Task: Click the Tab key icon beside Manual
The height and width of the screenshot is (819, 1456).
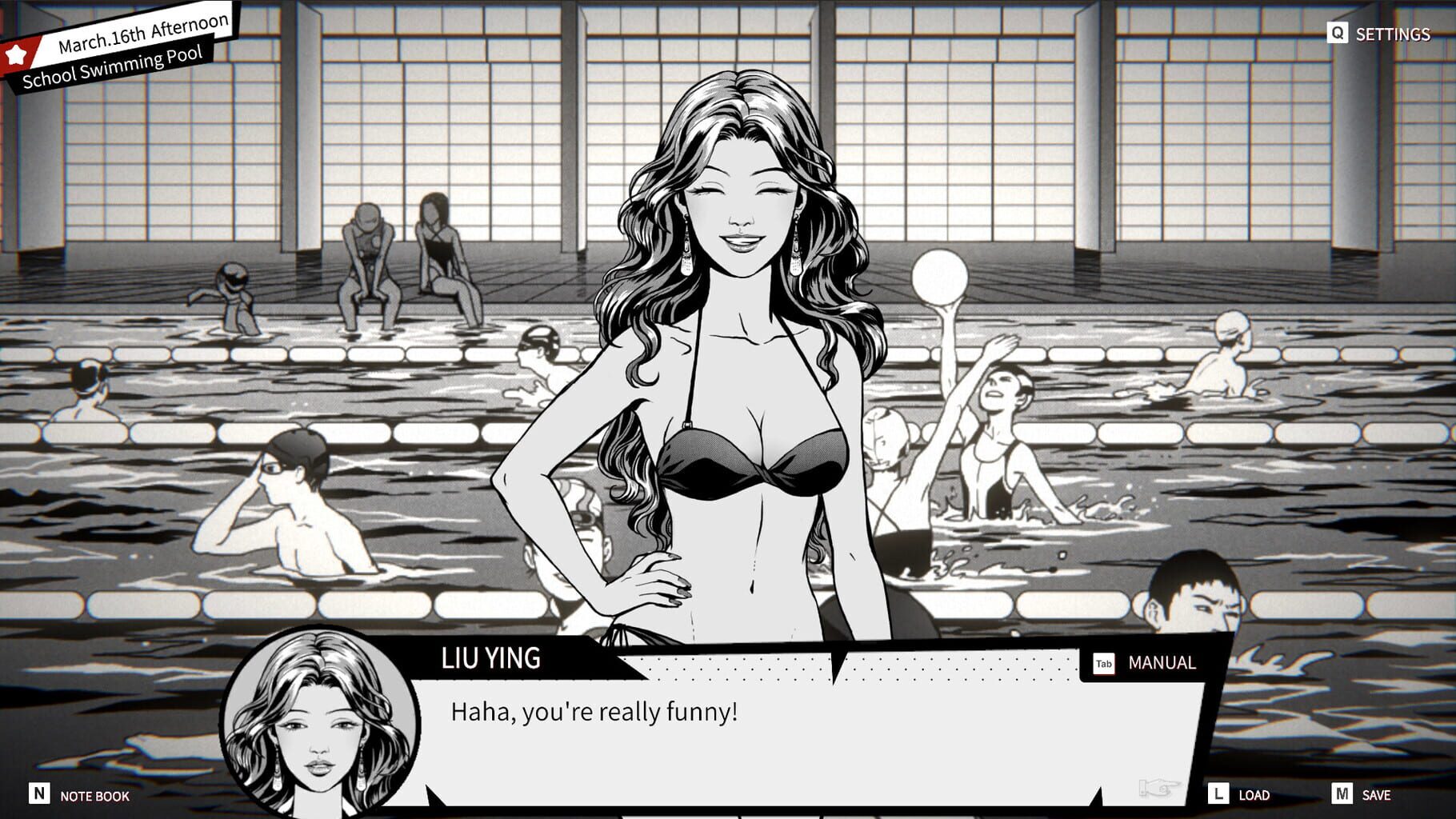Action: point(1102,662)
